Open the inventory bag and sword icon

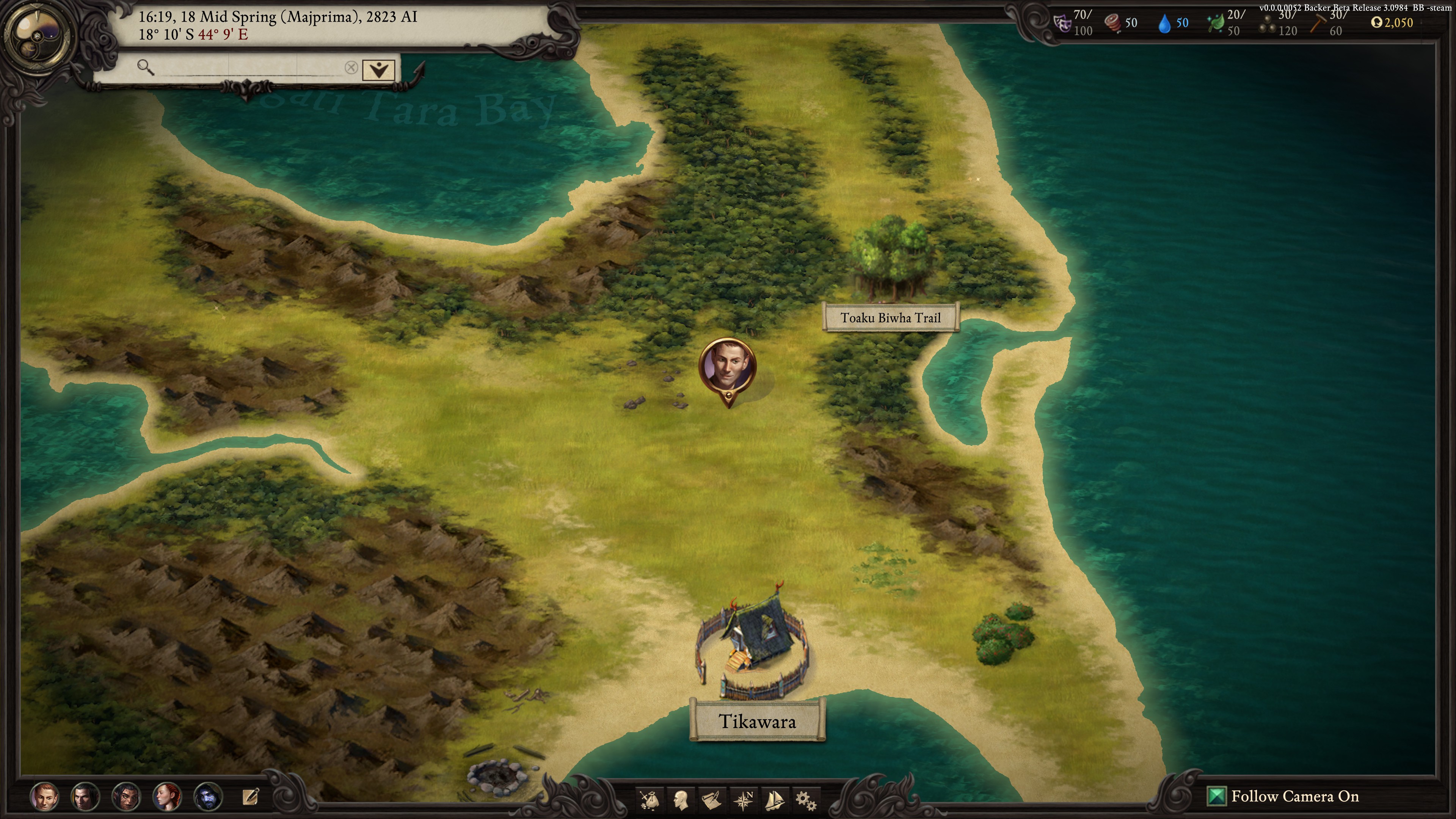click(650, 799)
